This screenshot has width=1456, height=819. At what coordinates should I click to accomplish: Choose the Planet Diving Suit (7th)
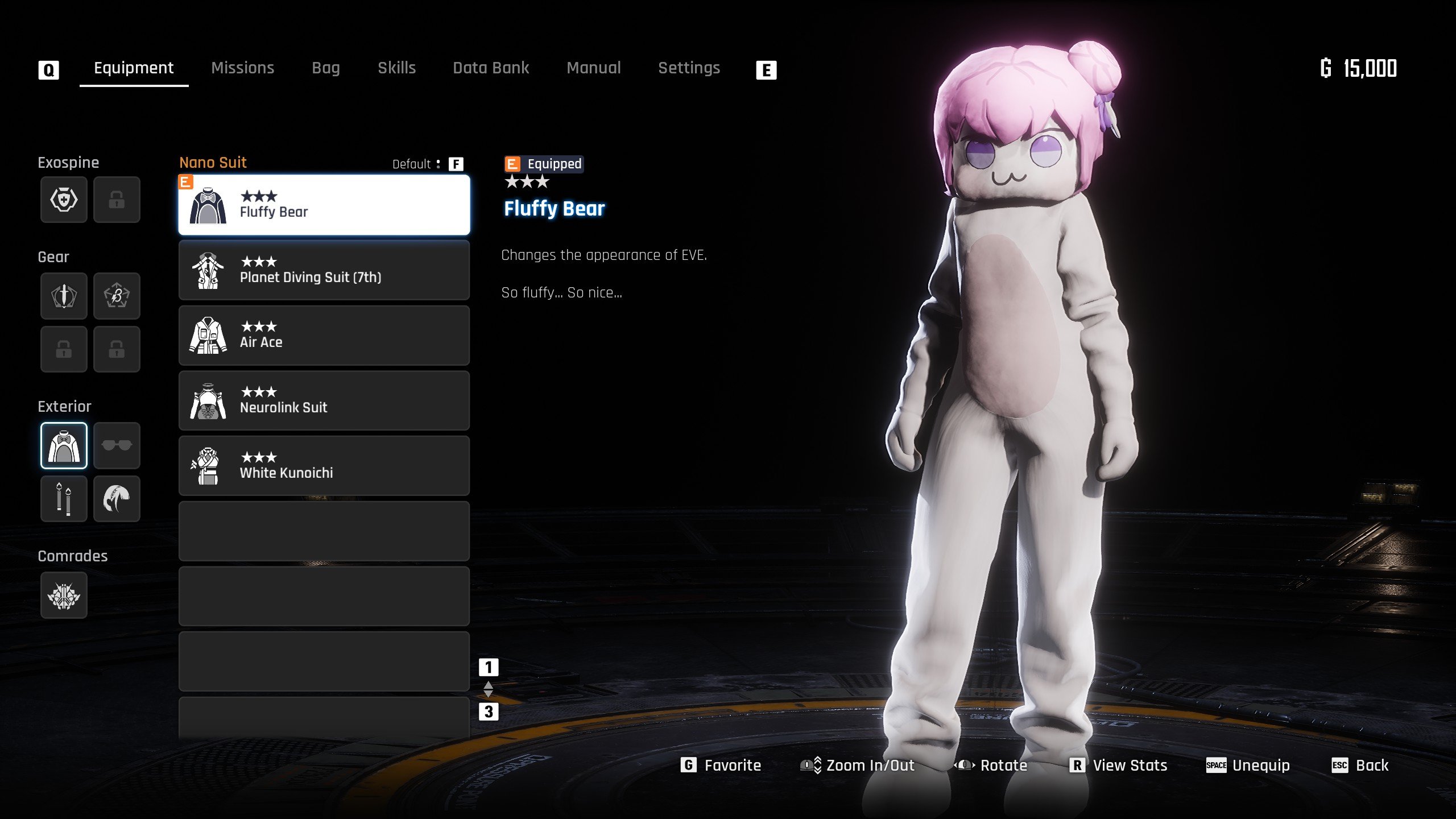click(x=324, y=270)
